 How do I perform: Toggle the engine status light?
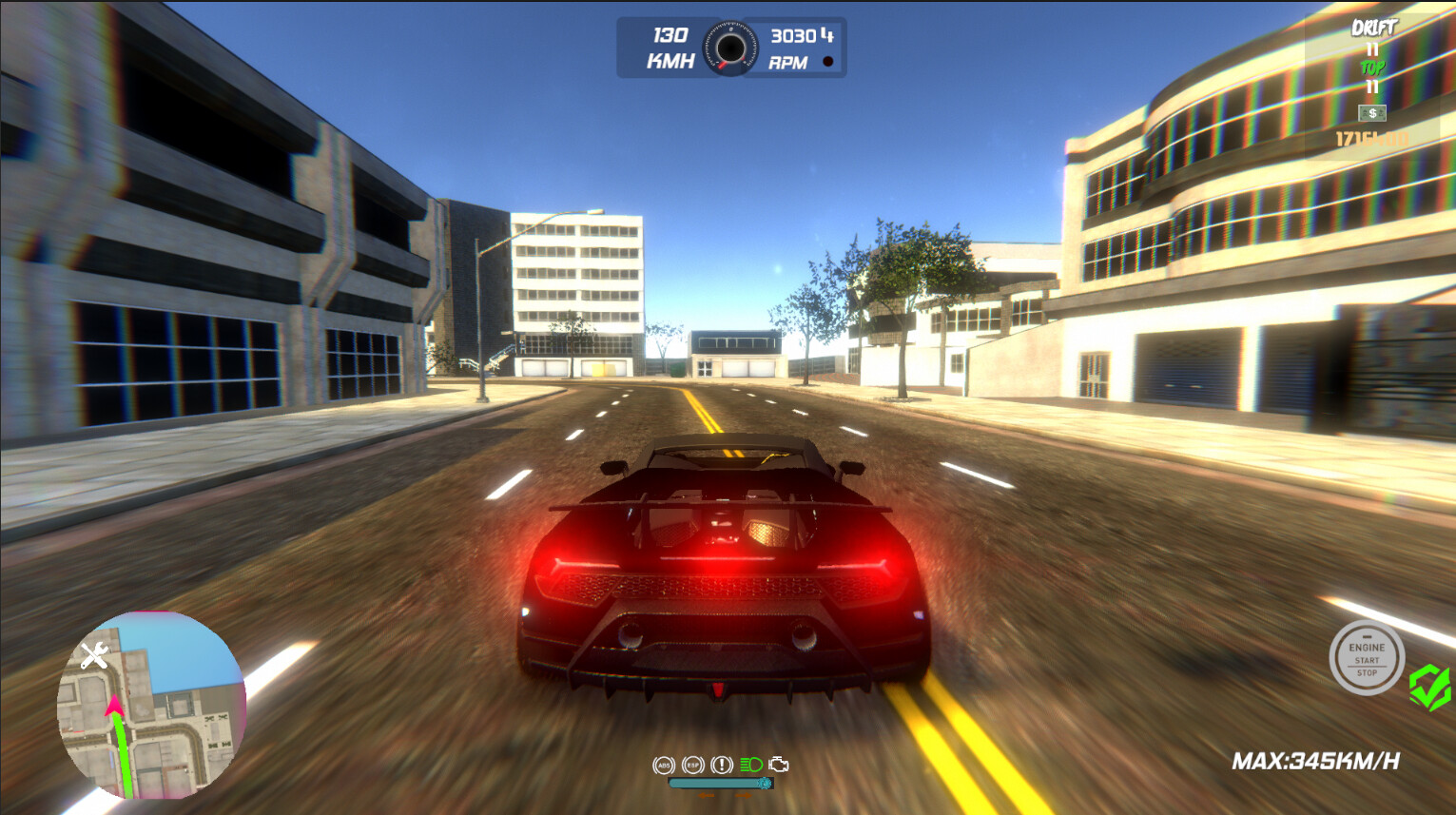tap(828, 60)
